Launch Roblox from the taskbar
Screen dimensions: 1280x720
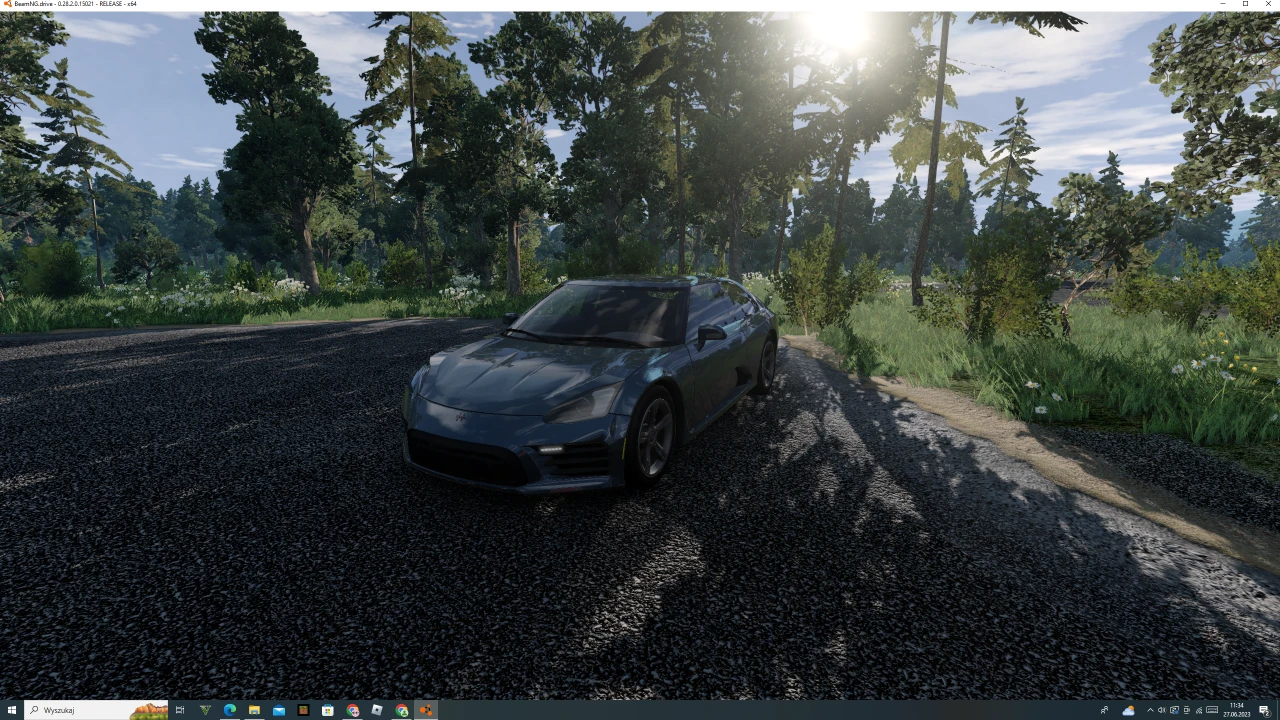[x=376, y=710]
